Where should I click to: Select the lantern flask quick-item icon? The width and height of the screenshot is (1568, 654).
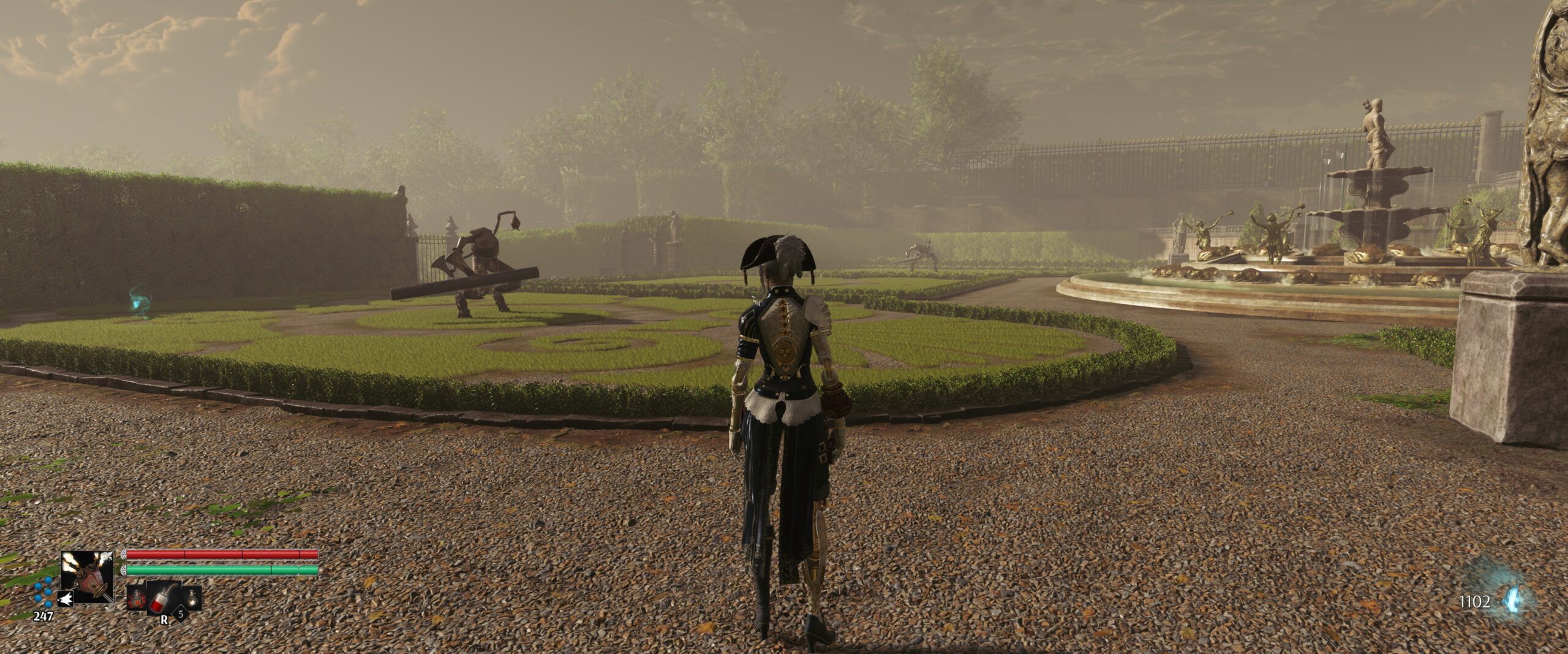pyautogui.click(x=193, y=599)
